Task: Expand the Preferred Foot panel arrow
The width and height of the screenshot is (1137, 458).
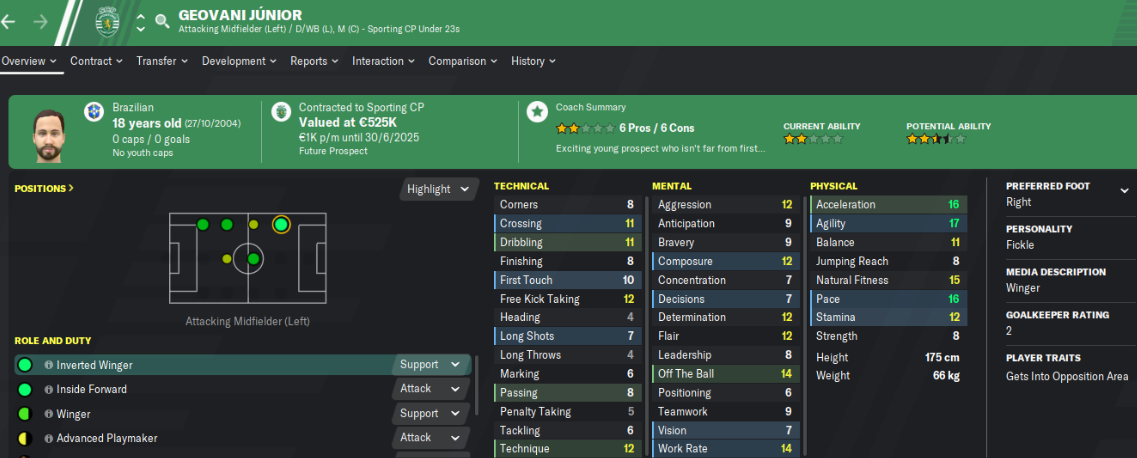Action: point(1124,190)
